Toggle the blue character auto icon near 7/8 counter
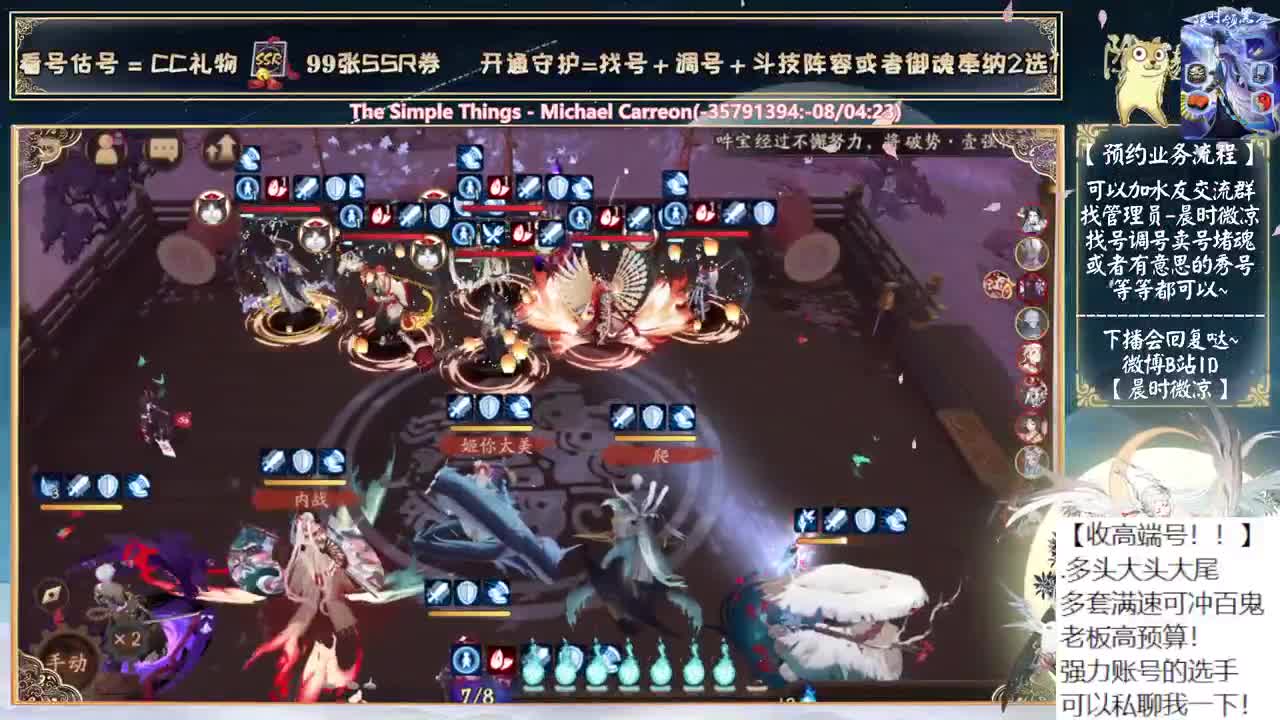The image size is (1280, 720). tap(466, 661)
